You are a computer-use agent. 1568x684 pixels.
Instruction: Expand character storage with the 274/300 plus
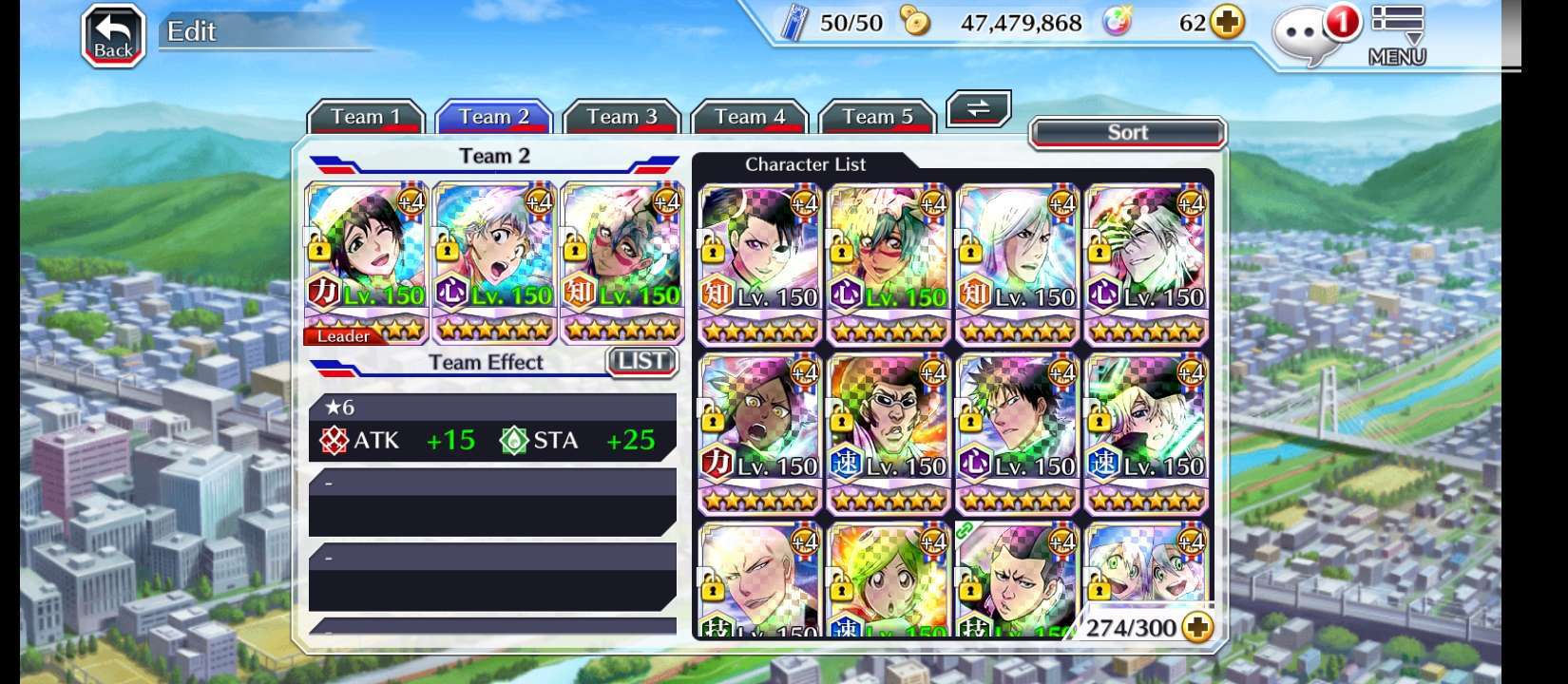(x=1198, y=628)
